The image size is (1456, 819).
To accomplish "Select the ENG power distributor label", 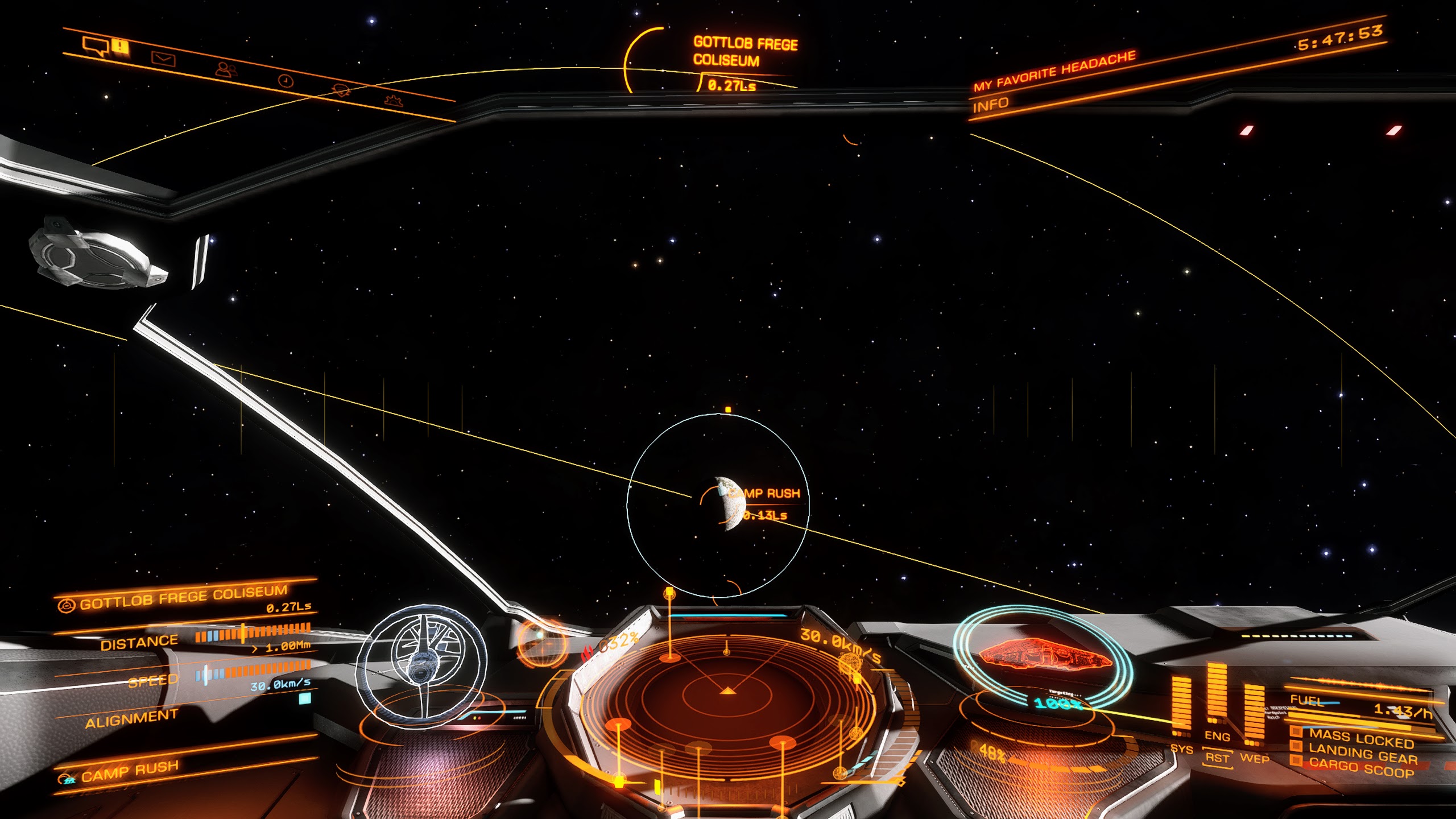I will 1217,736.
